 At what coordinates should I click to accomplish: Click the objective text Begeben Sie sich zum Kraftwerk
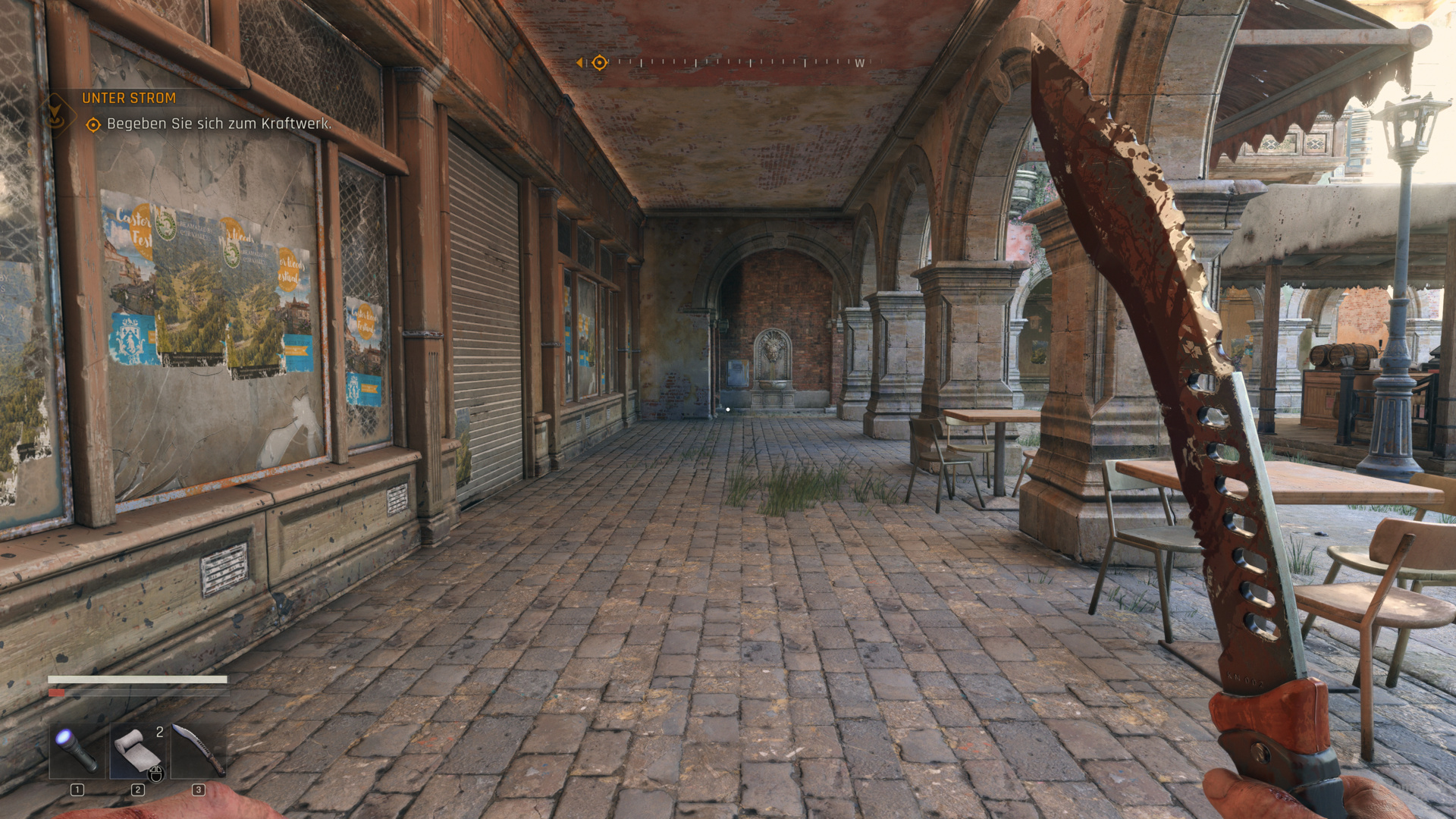[x=220, y=124]
